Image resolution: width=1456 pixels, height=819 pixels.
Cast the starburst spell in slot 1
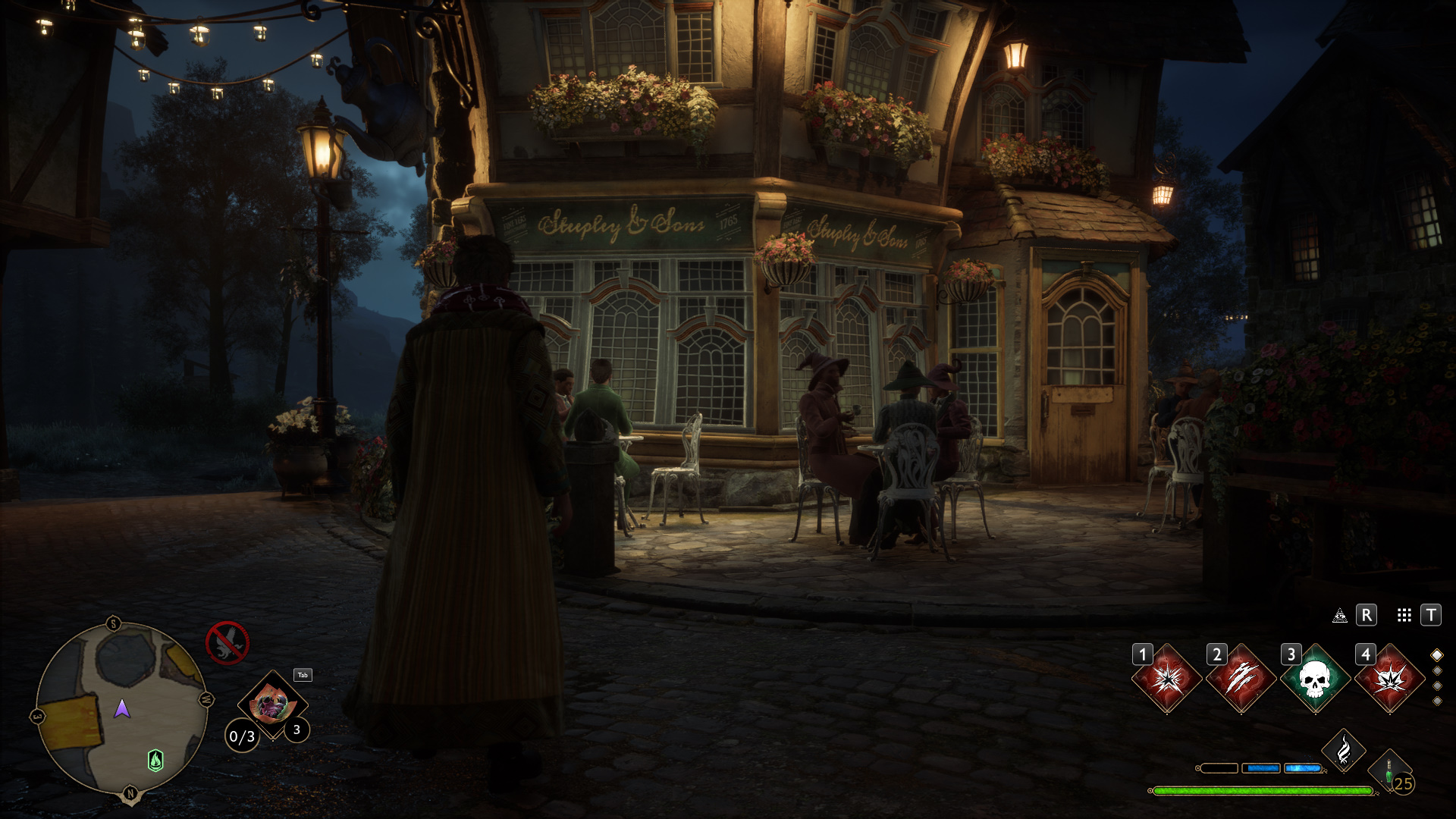(x=1167, y=679)
